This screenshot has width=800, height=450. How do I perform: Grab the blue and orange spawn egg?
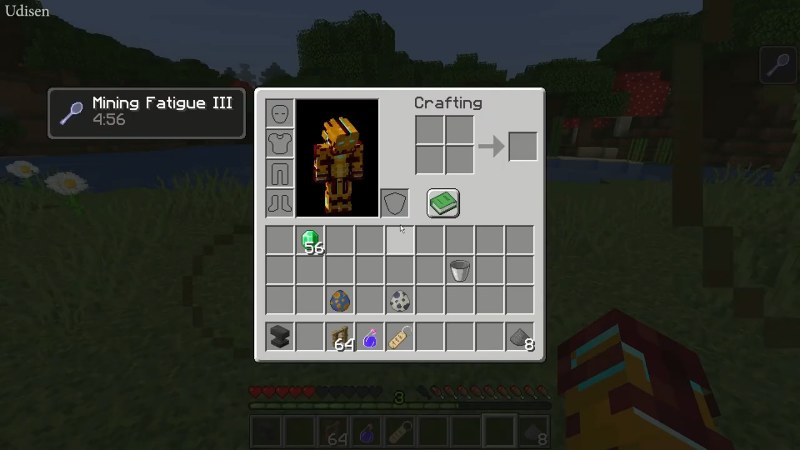[340, 300]
